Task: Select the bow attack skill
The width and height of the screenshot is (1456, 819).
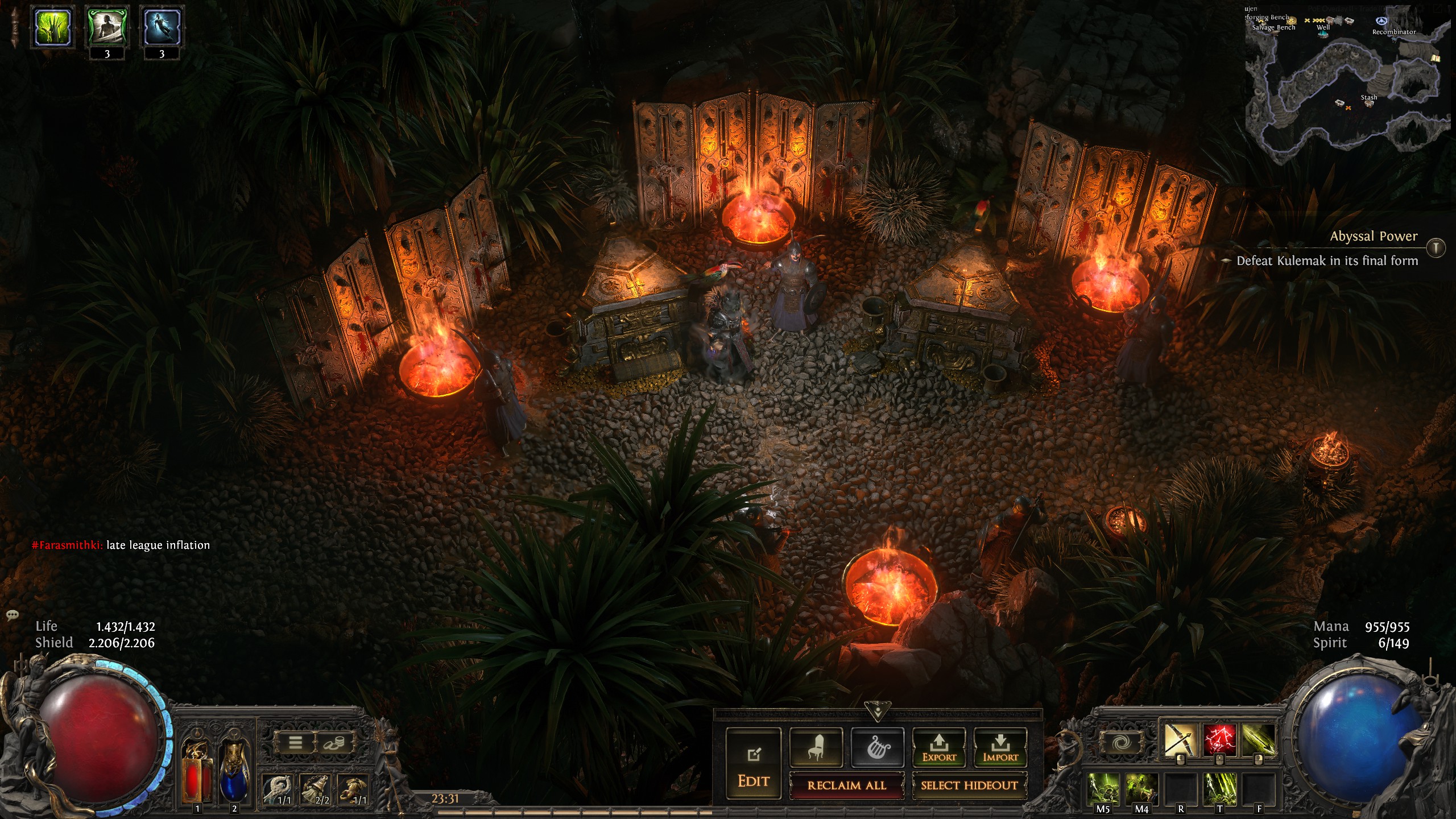Action: 1180,740
